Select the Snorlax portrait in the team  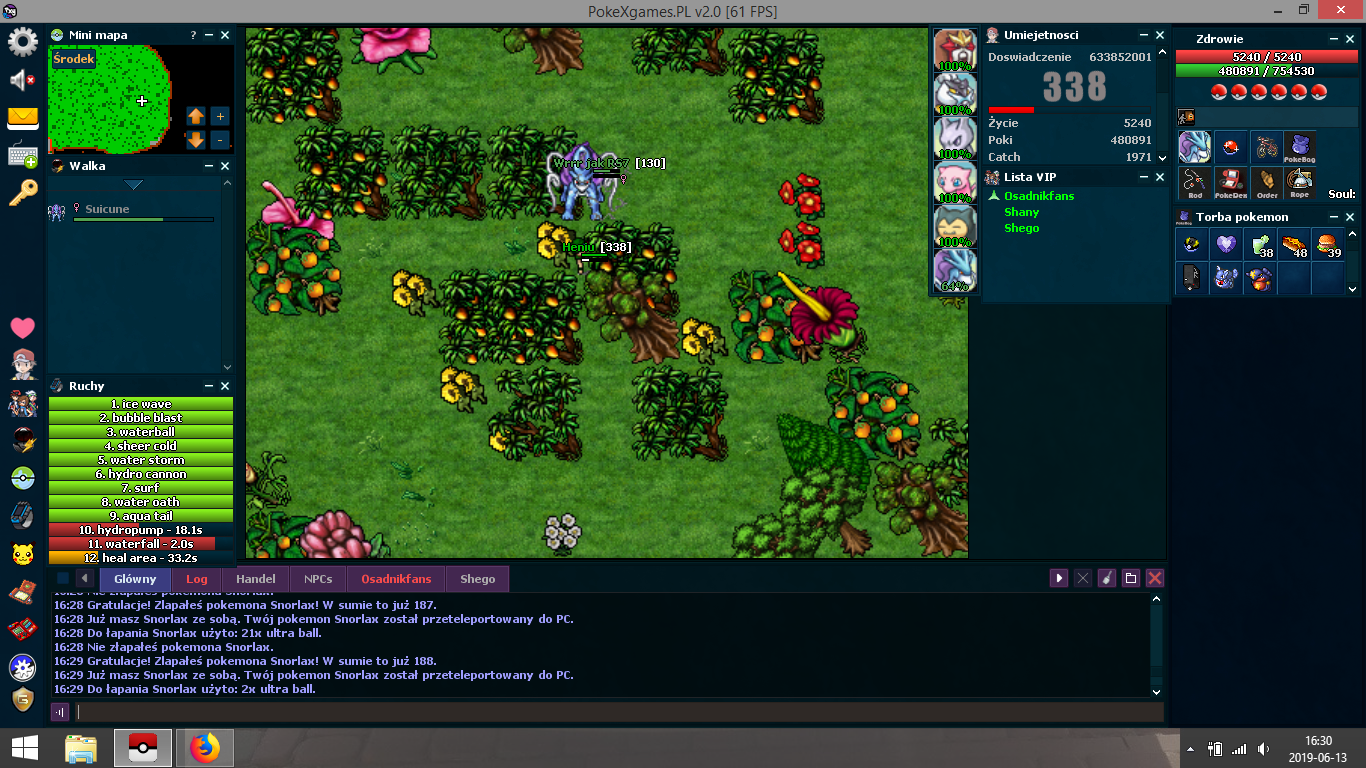coord(955,227)
